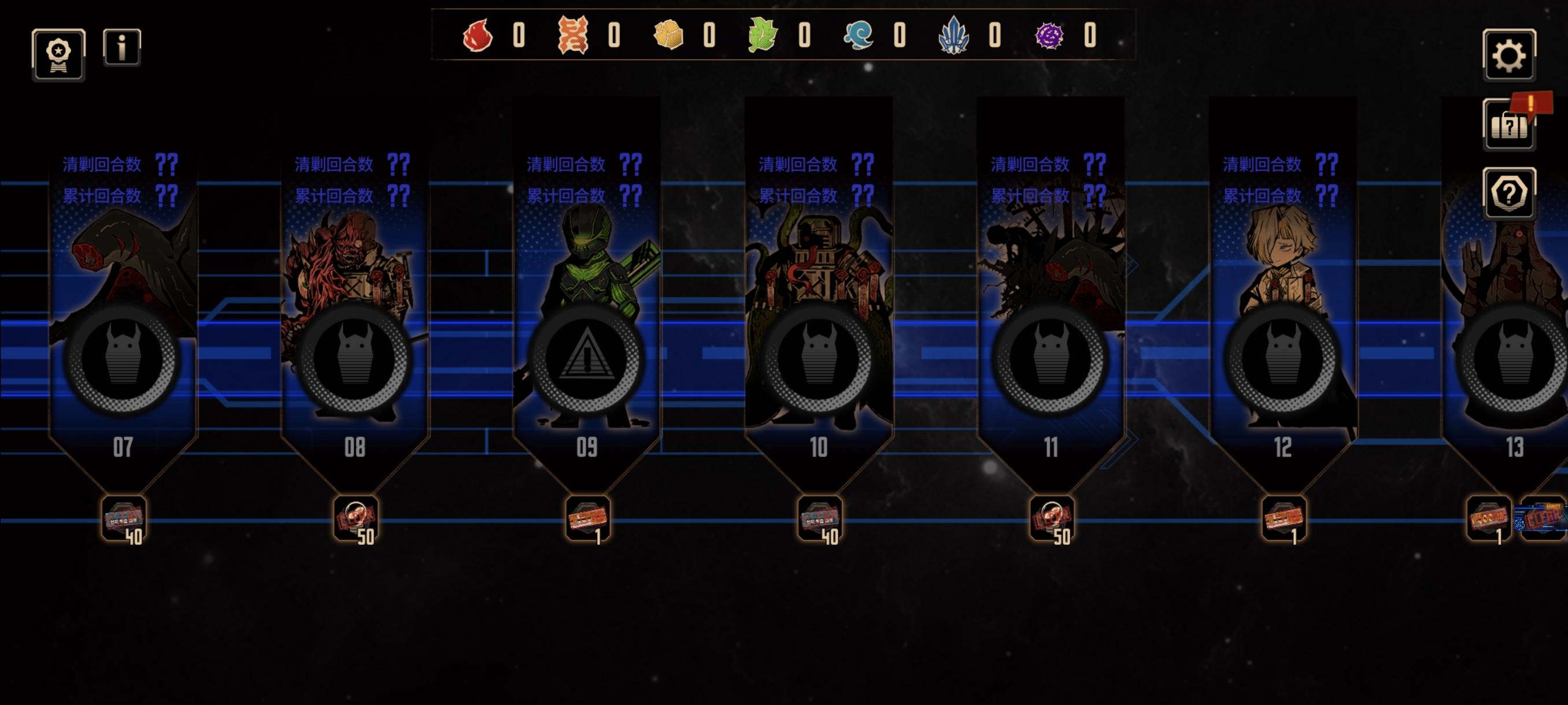Screen dimensions: 1568x705
Task: View stage 11 reward of 50
Action: [x=1052, y=519]
